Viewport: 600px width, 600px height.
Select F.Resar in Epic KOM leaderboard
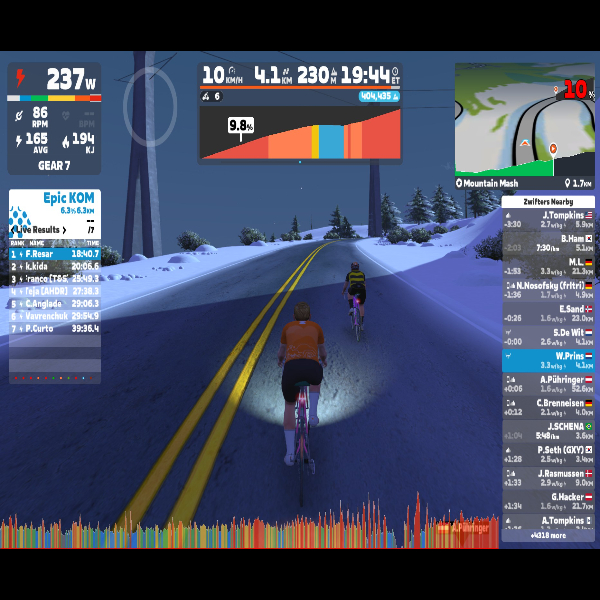click(x=55, y=254)
